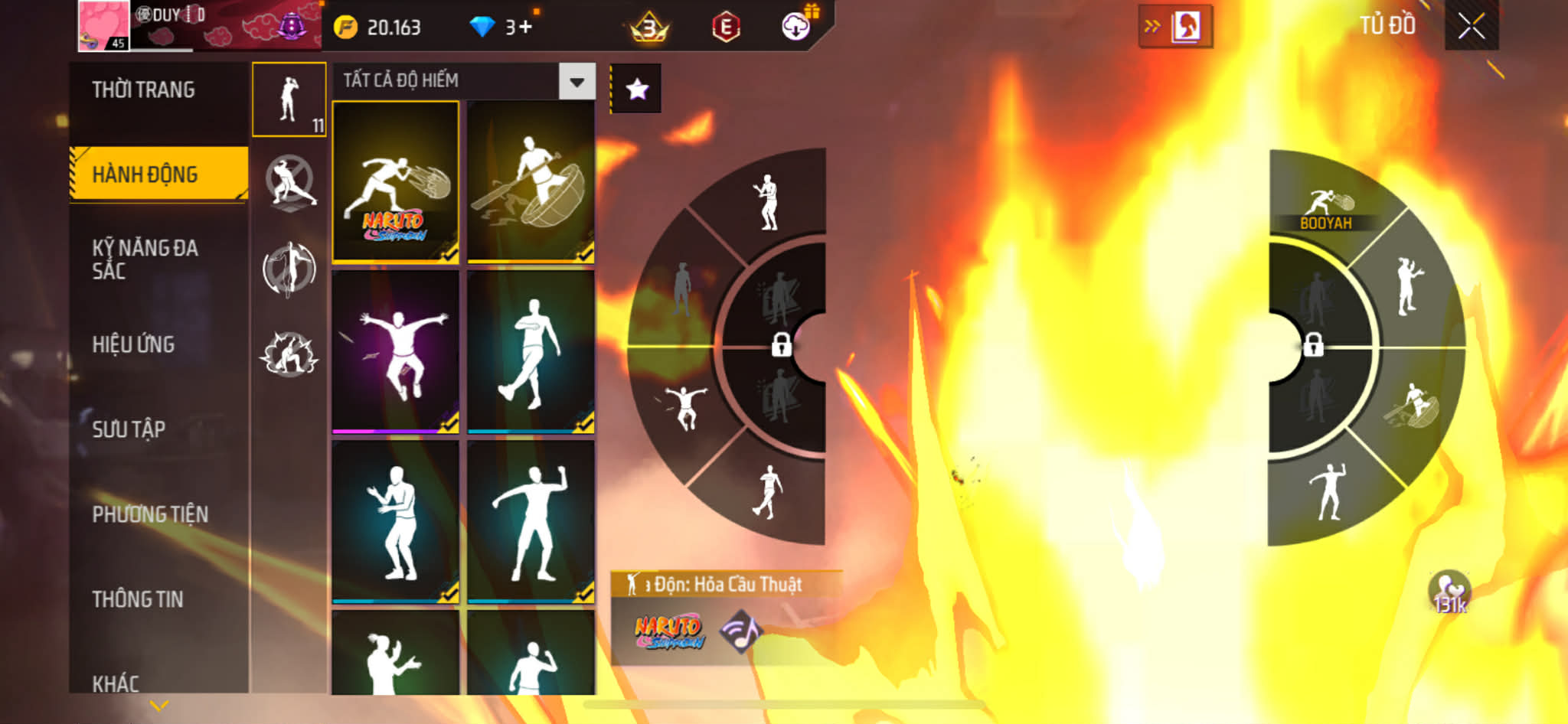The image size is (1568, 724).
Task: Open the orange character swap button
Action: coord(1175,28)
